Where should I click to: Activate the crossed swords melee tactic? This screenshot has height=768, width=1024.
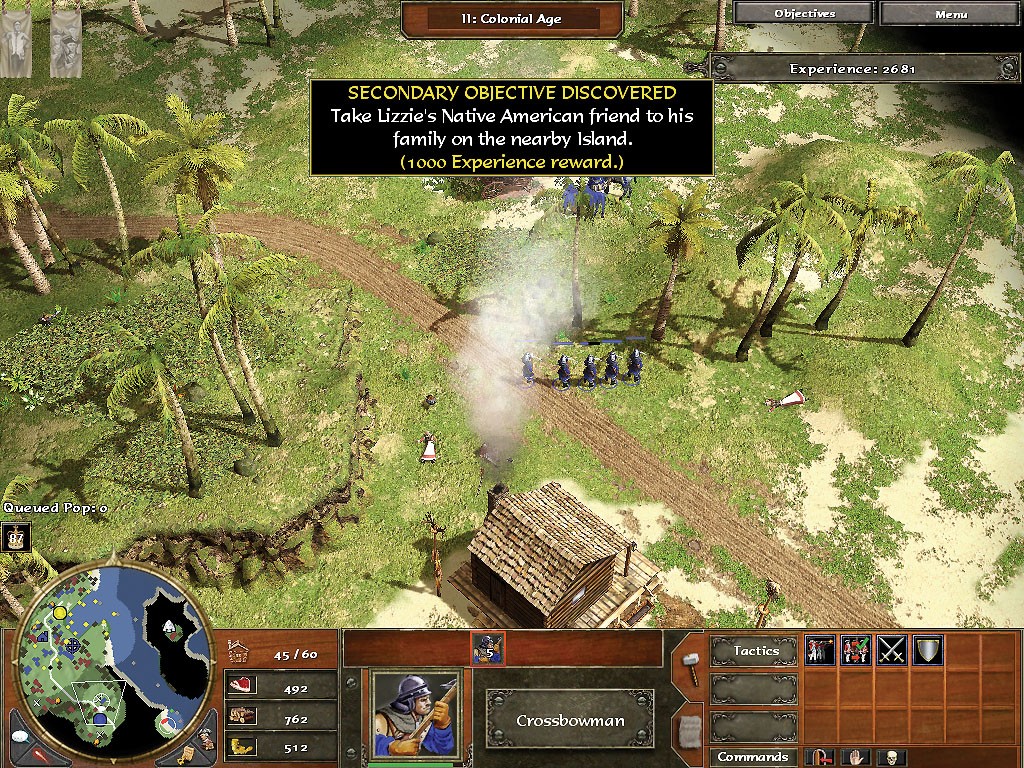point(891,651)
